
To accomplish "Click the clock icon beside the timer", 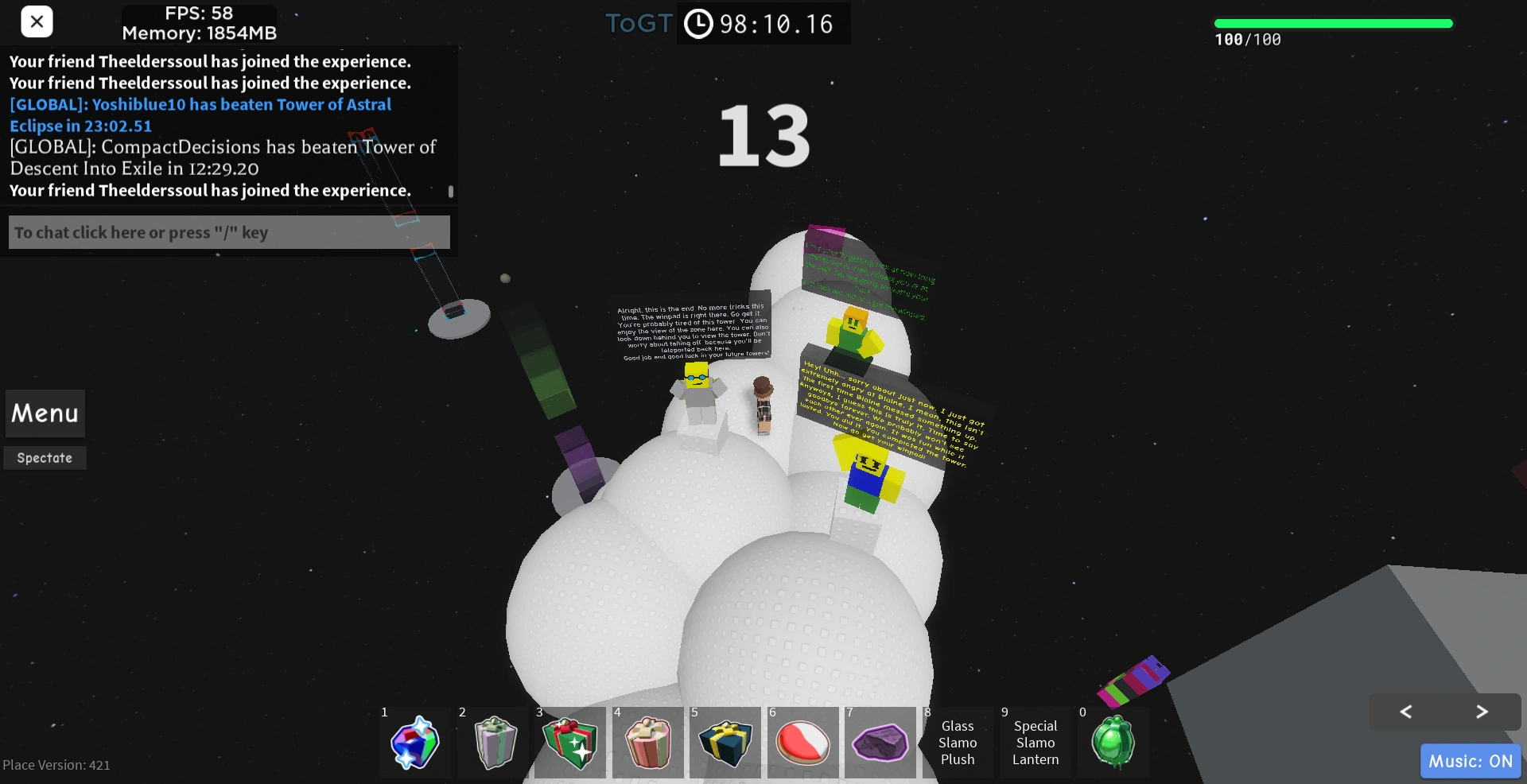I will coord(698,24).
